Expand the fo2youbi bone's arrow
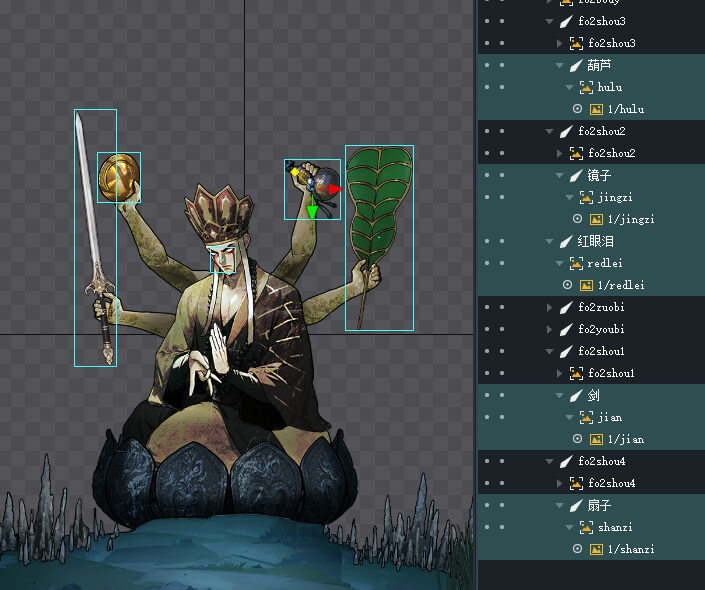The width and height of the screenshot is (705, 590). pos(550,329)
